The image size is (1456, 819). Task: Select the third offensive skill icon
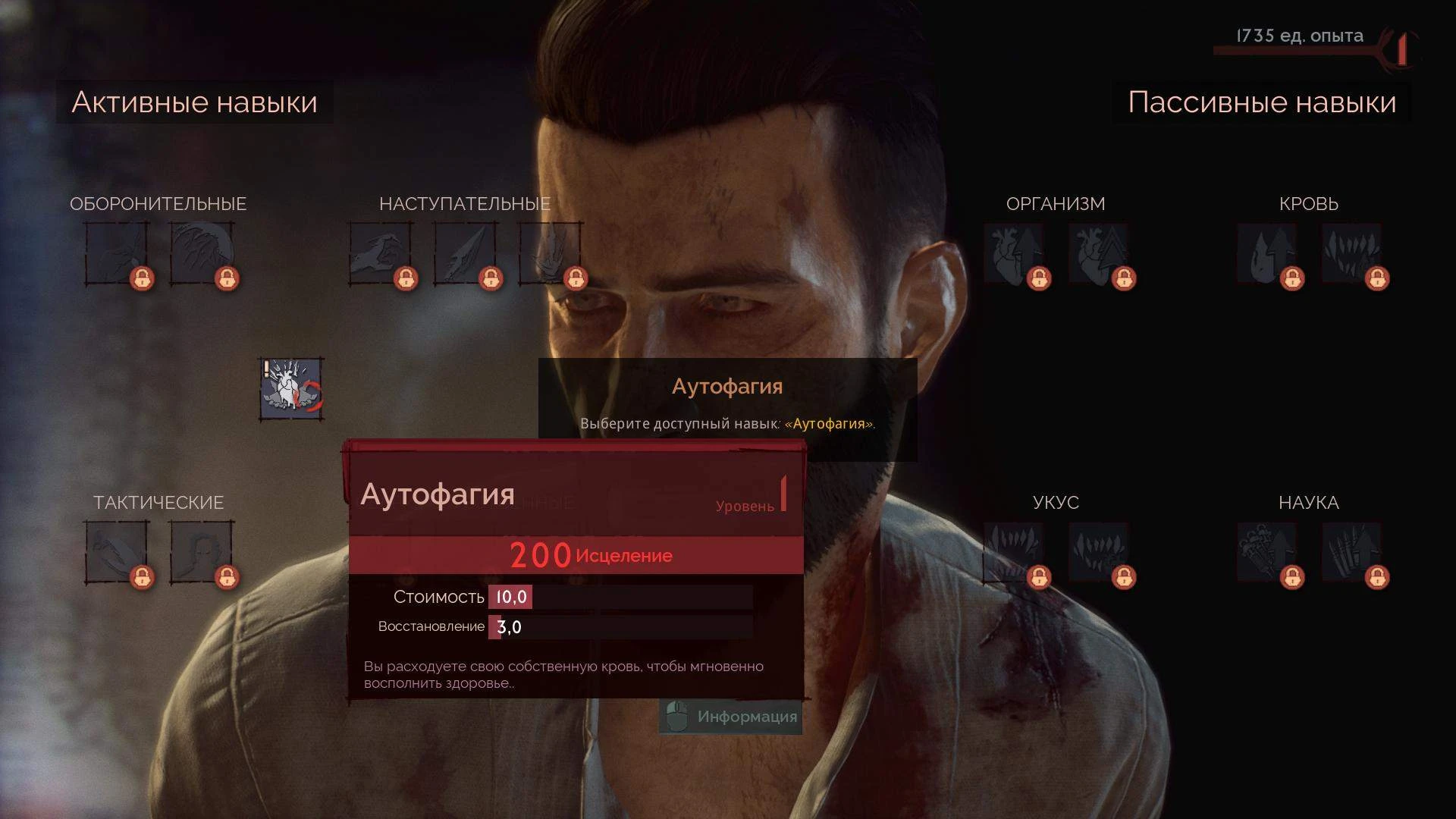pyautogui.click(x=551, y=254)
